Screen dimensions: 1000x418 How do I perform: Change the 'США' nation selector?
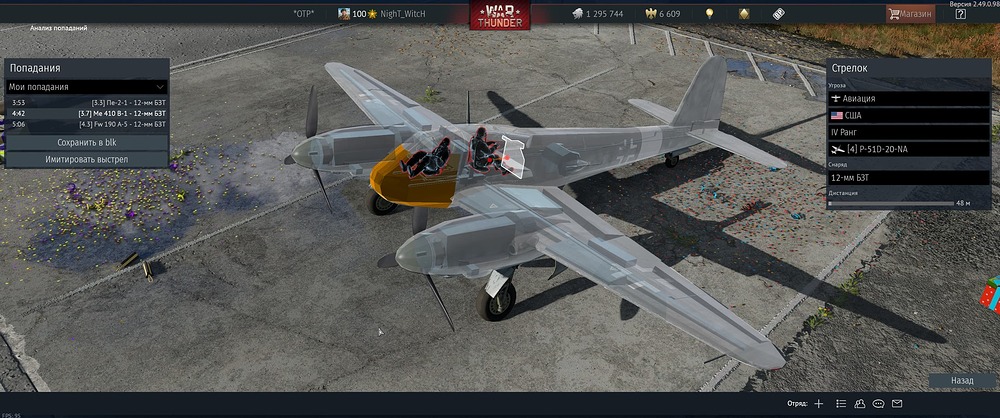[907, 115]
